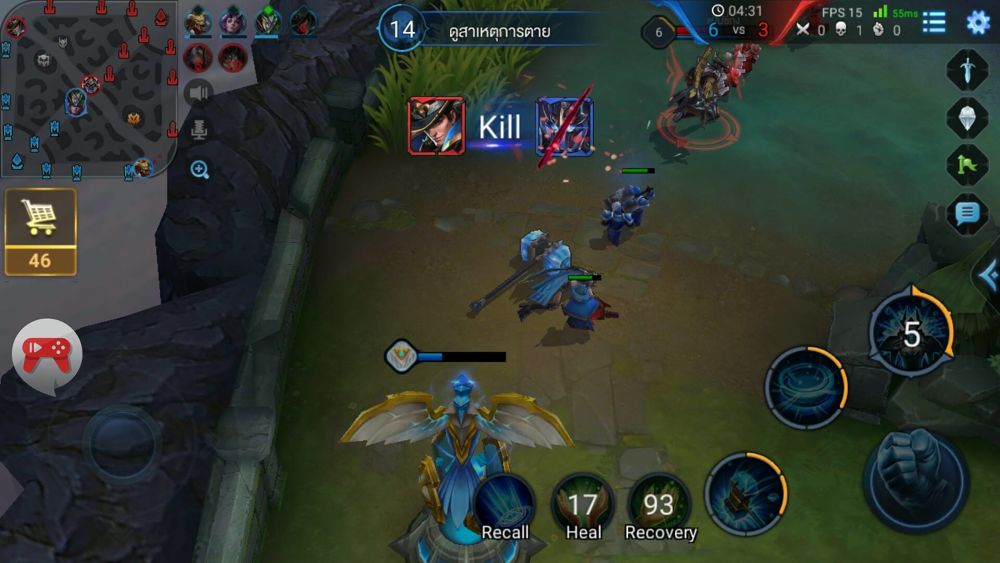
Task: Toggle the microphone icon
Action: [200, 130]
